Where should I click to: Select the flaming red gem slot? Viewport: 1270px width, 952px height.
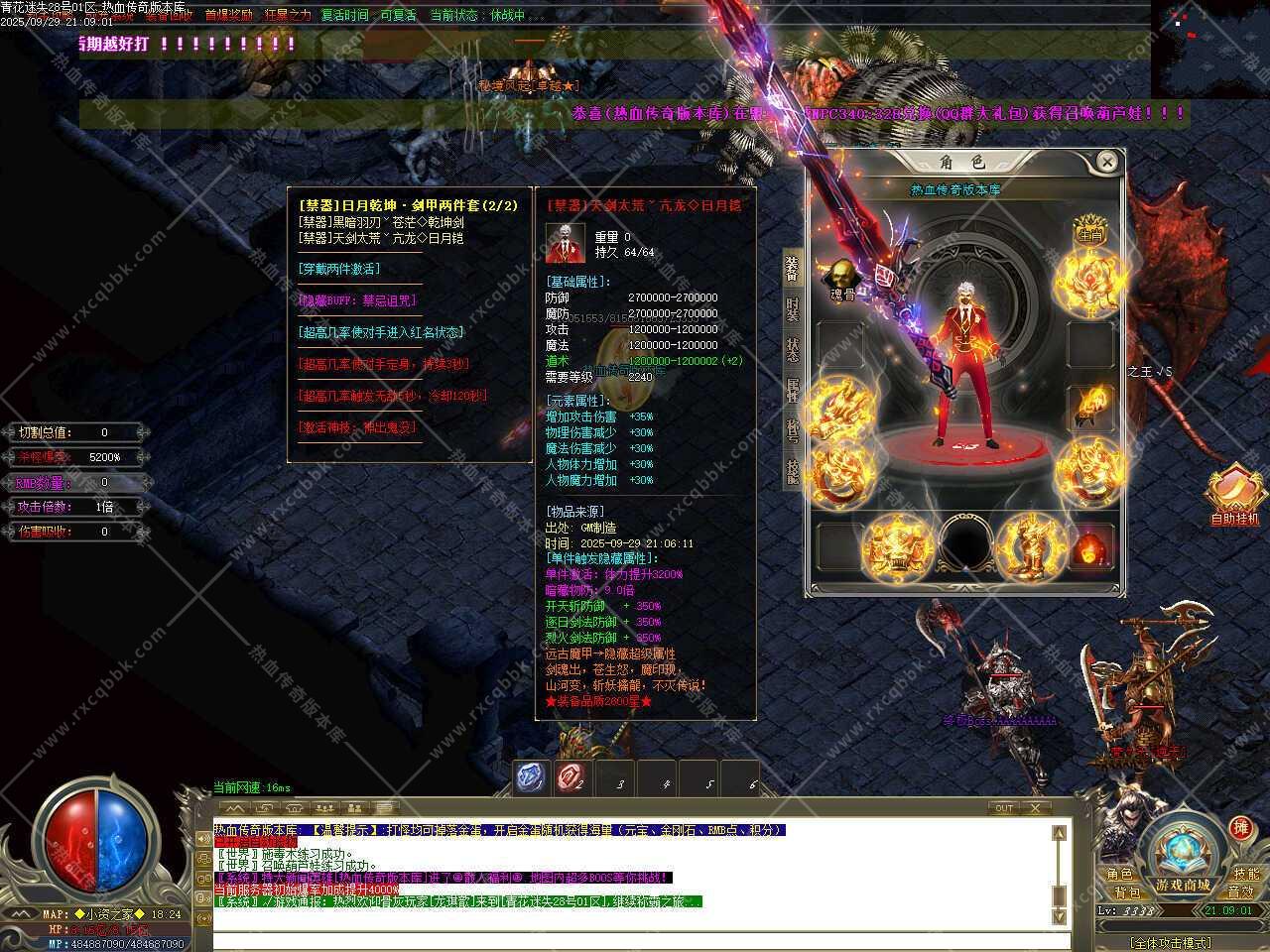pyautogui.click(x=1091, y=546)
